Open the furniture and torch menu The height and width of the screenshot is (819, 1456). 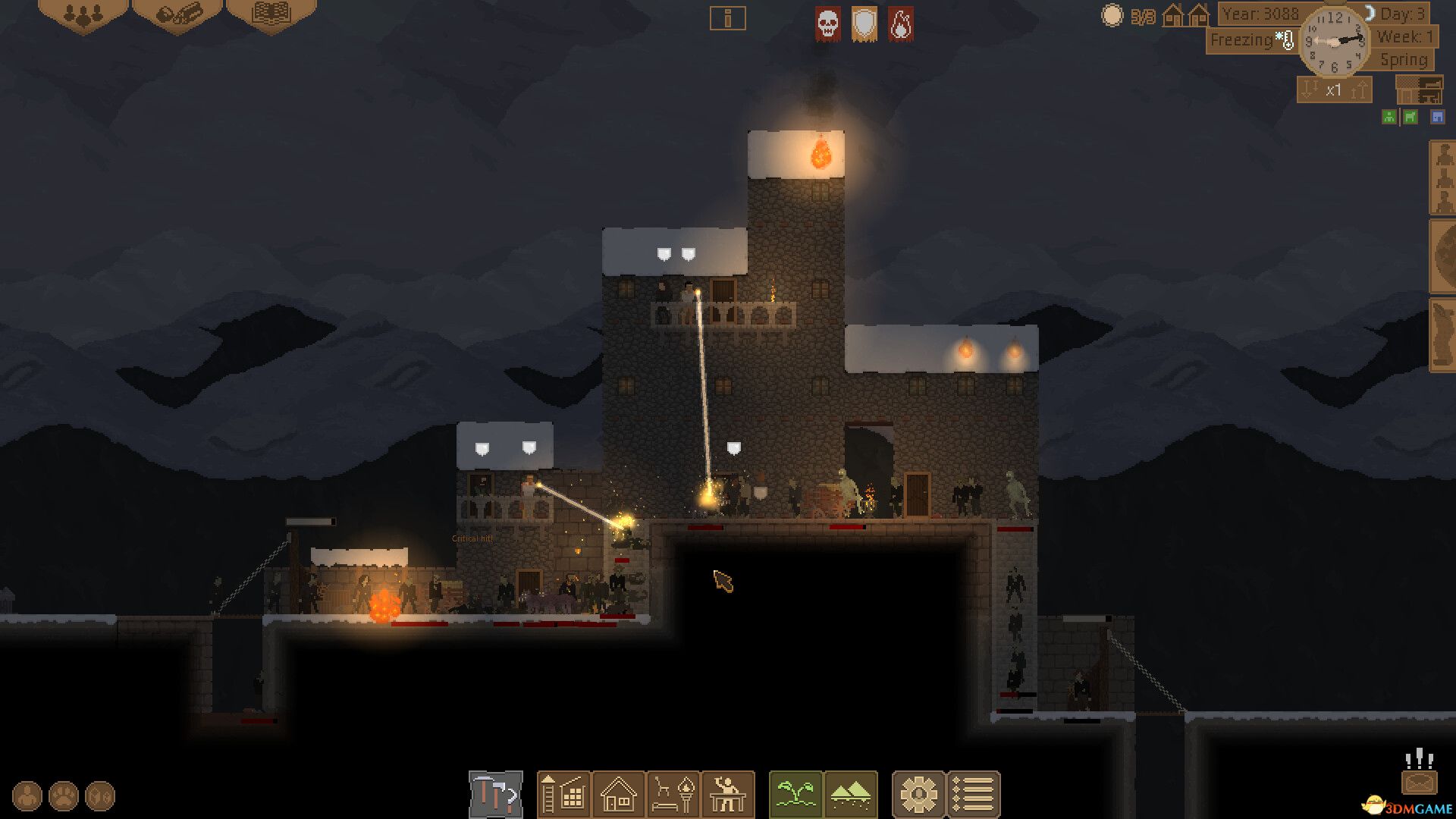coord(673,795)
